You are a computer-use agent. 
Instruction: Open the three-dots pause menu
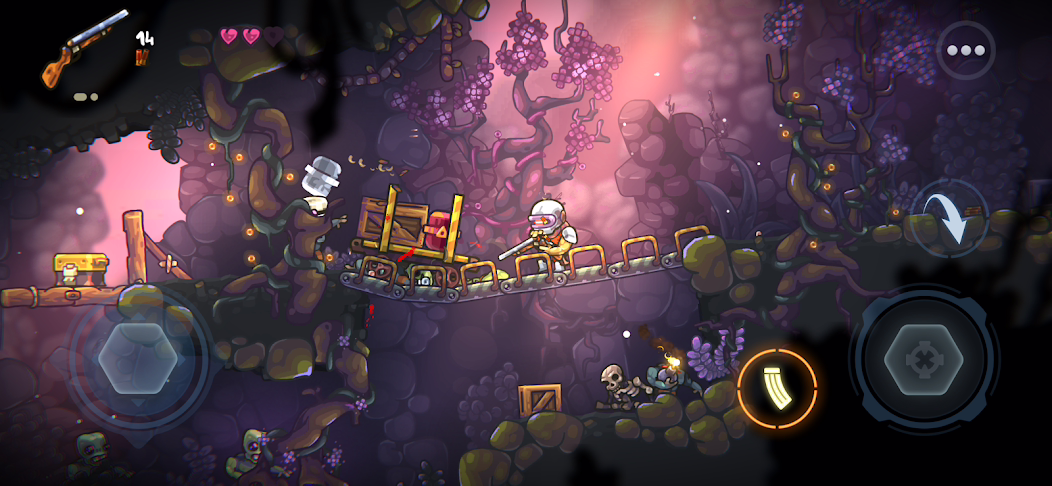(x=965, y=50)
